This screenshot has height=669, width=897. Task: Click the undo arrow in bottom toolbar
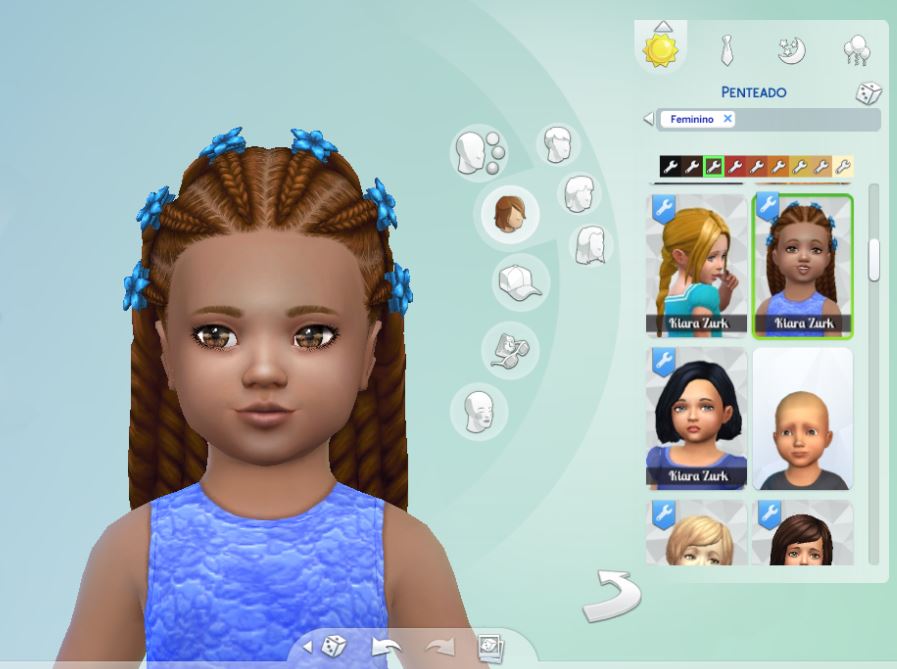(x=387, y=647)
